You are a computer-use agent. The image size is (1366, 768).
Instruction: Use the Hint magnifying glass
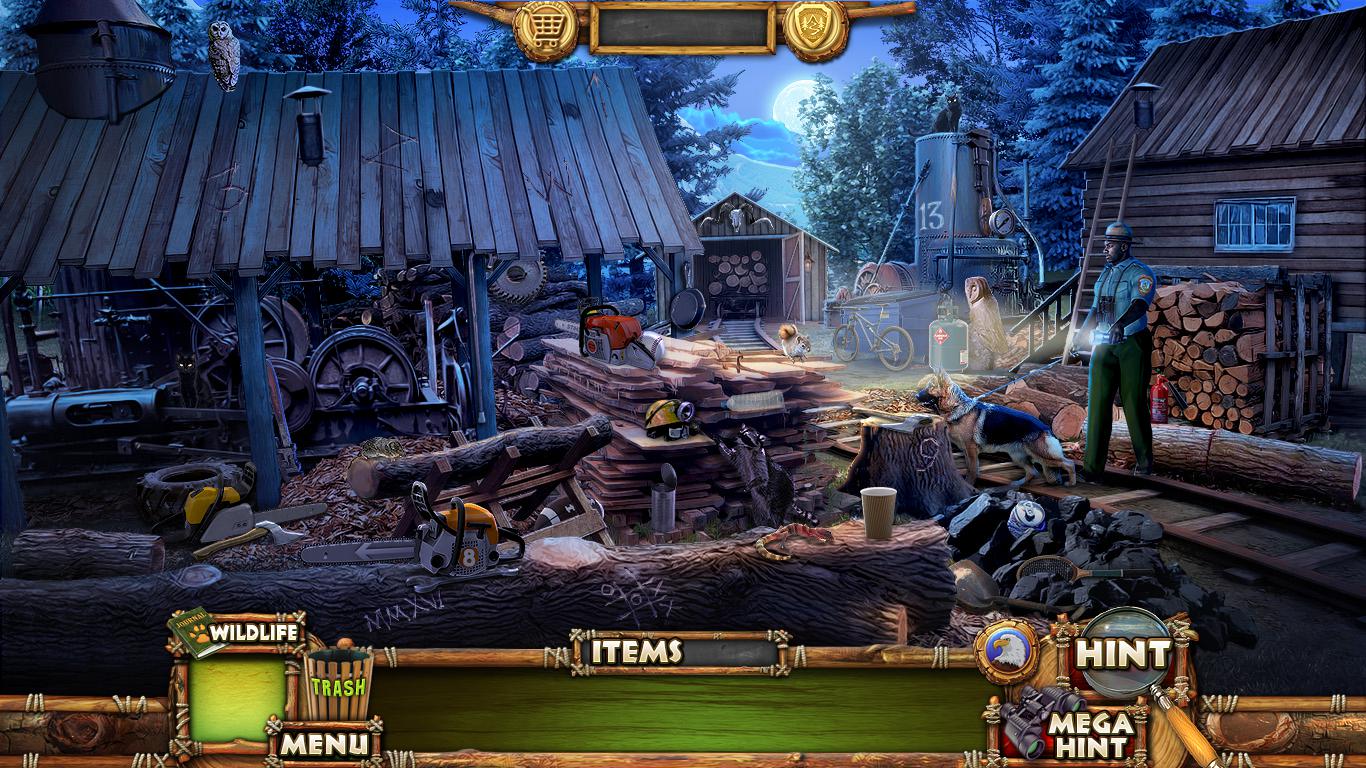[x=1125, y=654]
